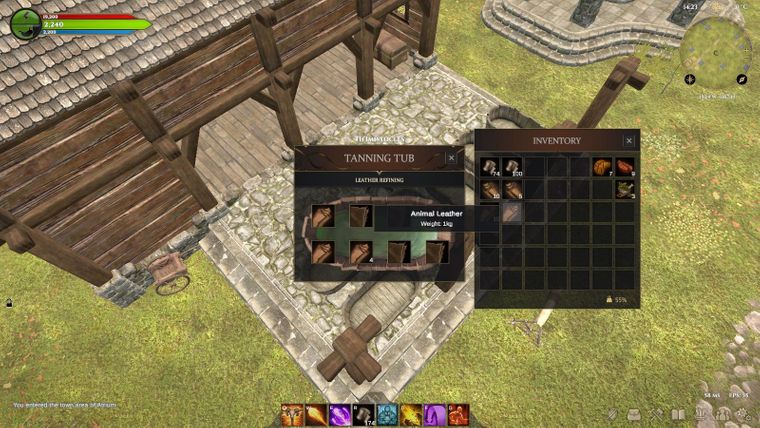Image resolution: width=760 pixels, height=428 pixels.
Task: Select the bandage stack of 74 in inventory
Action: 490,167
